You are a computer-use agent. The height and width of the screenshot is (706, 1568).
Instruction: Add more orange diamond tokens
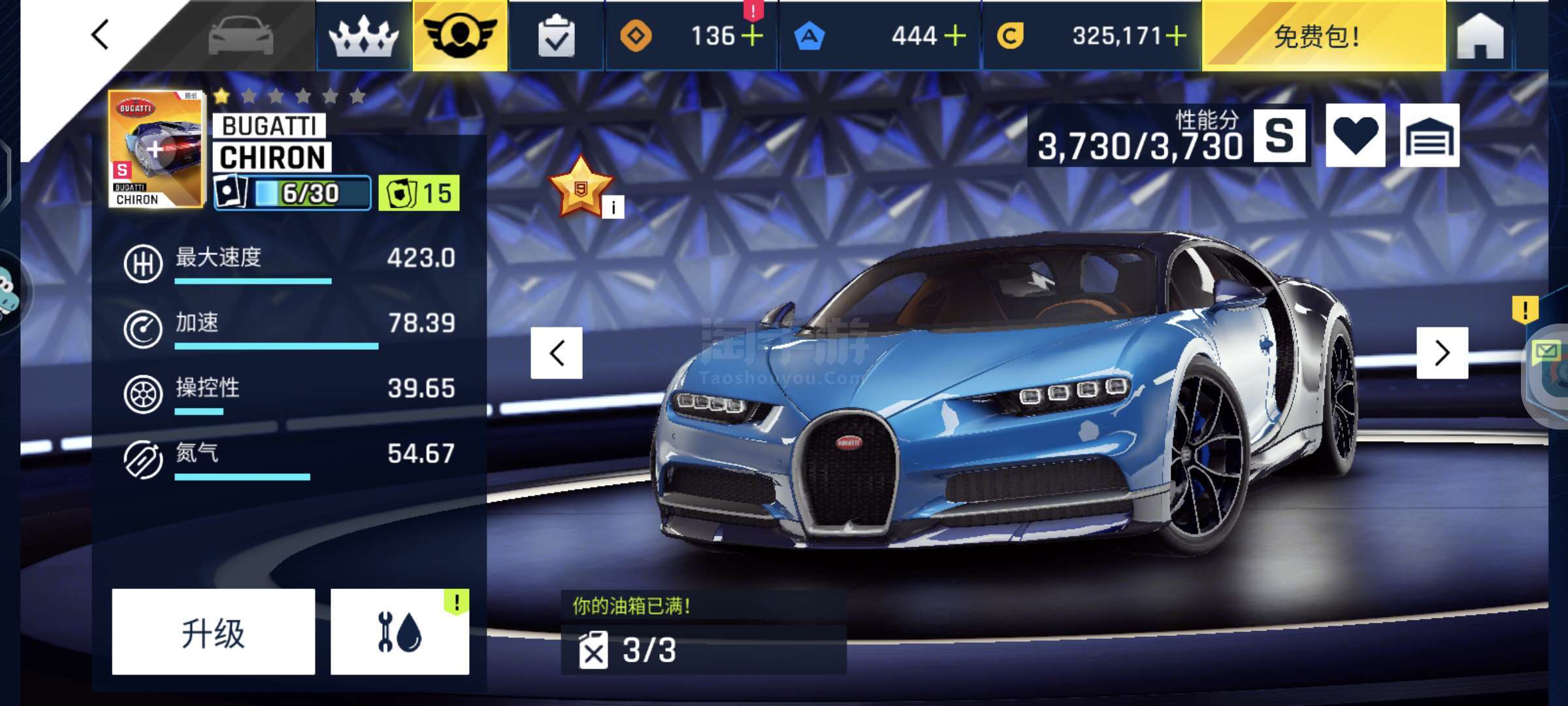pyautogui.click(x=753, y=36)
